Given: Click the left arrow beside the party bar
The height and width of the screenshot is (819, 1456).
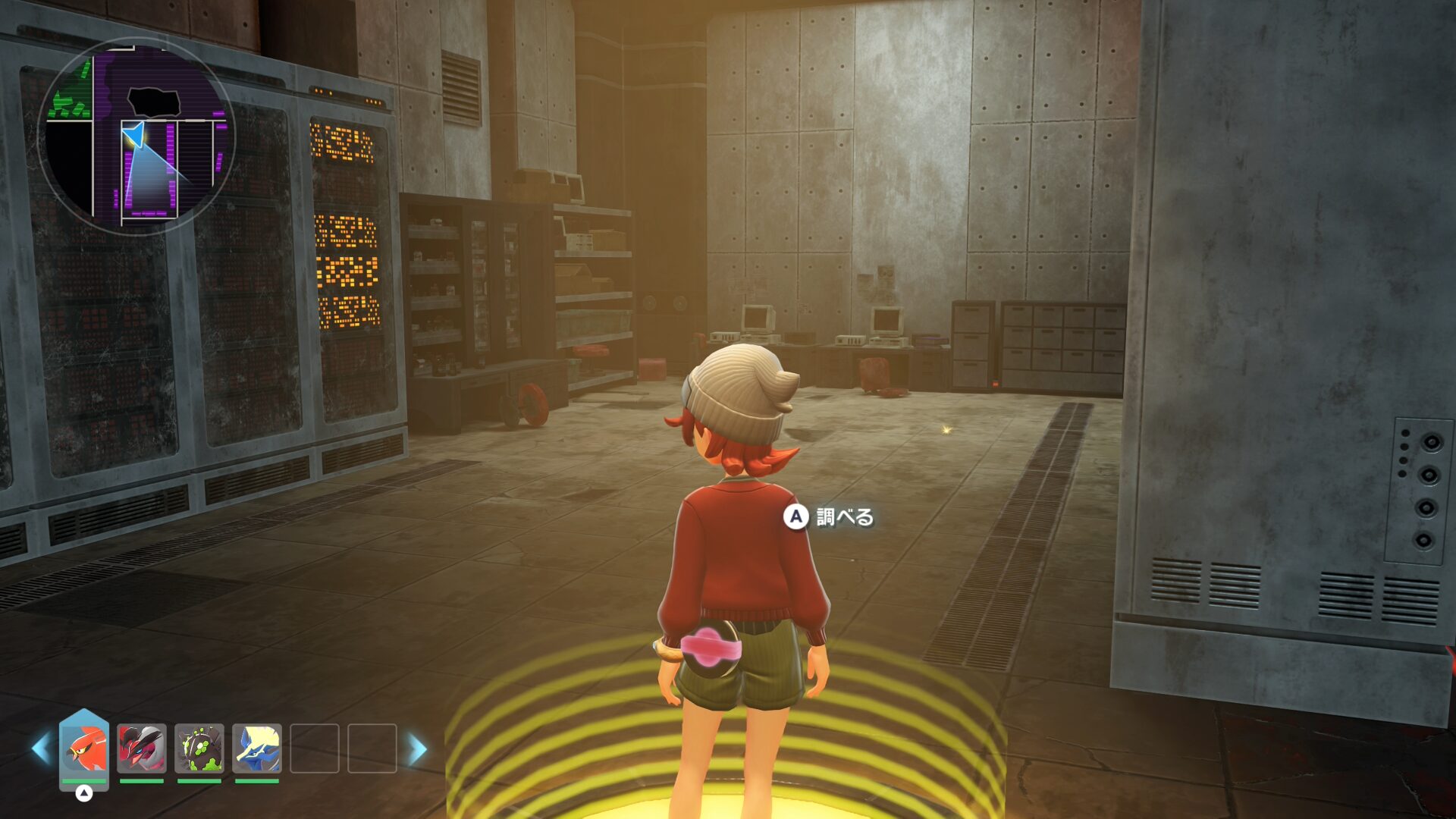Looking at the screenshot, I should [x=41, y=749].
